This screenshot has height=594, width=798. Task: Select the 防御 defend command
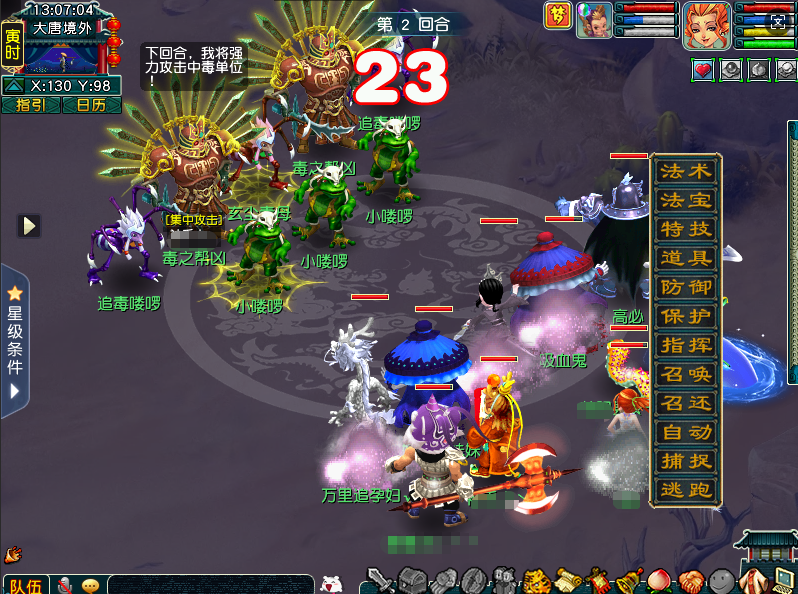685,288
